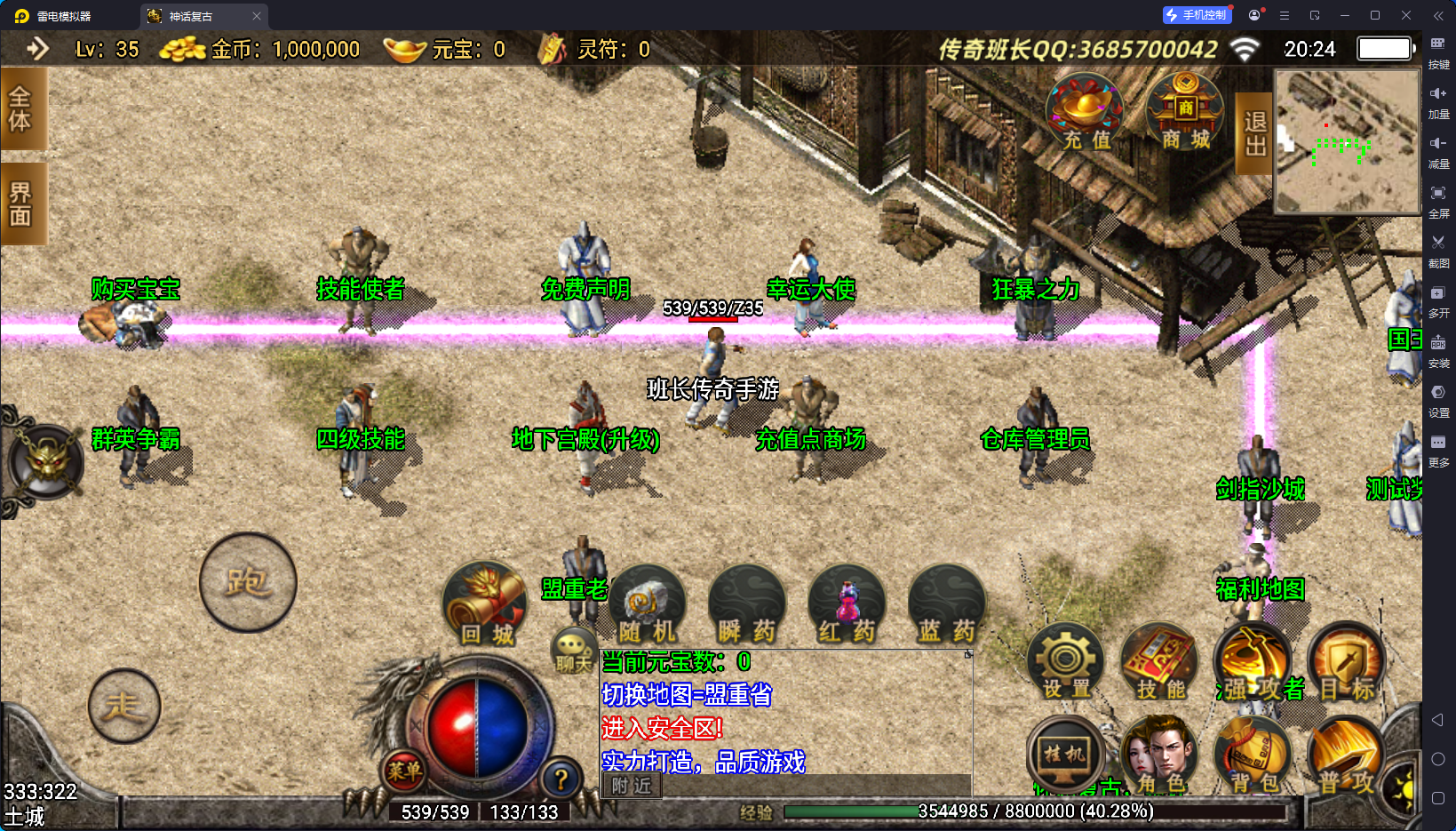Drink the 红药 red potion
The image size is (1456, 831).
(x=847, y=606)
